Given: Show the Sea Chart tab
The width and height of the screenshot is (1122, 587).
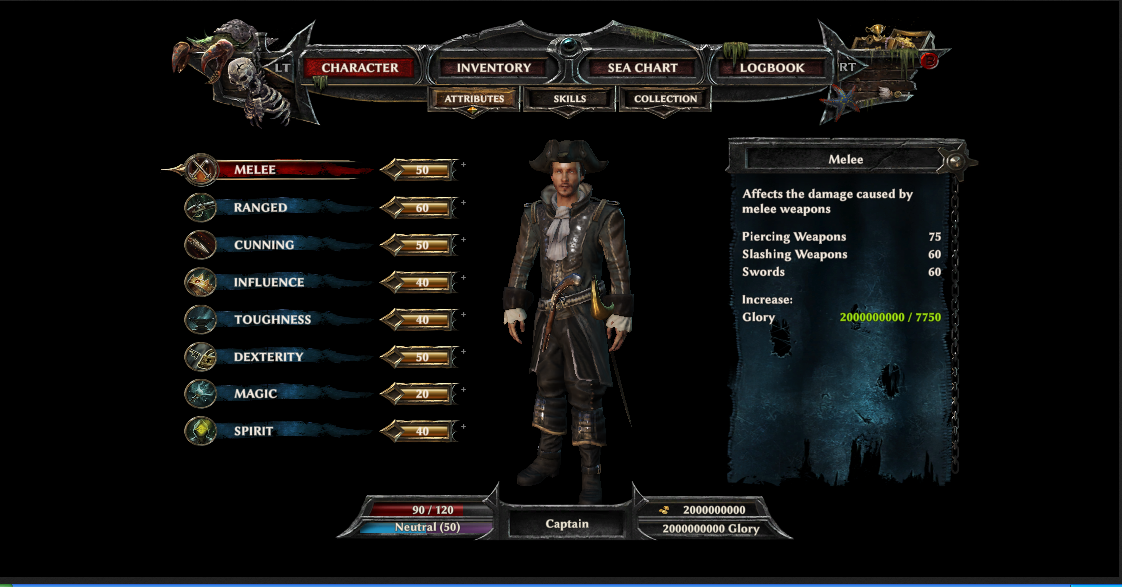Looking at the screenshot, I should [x=643, y=68].
